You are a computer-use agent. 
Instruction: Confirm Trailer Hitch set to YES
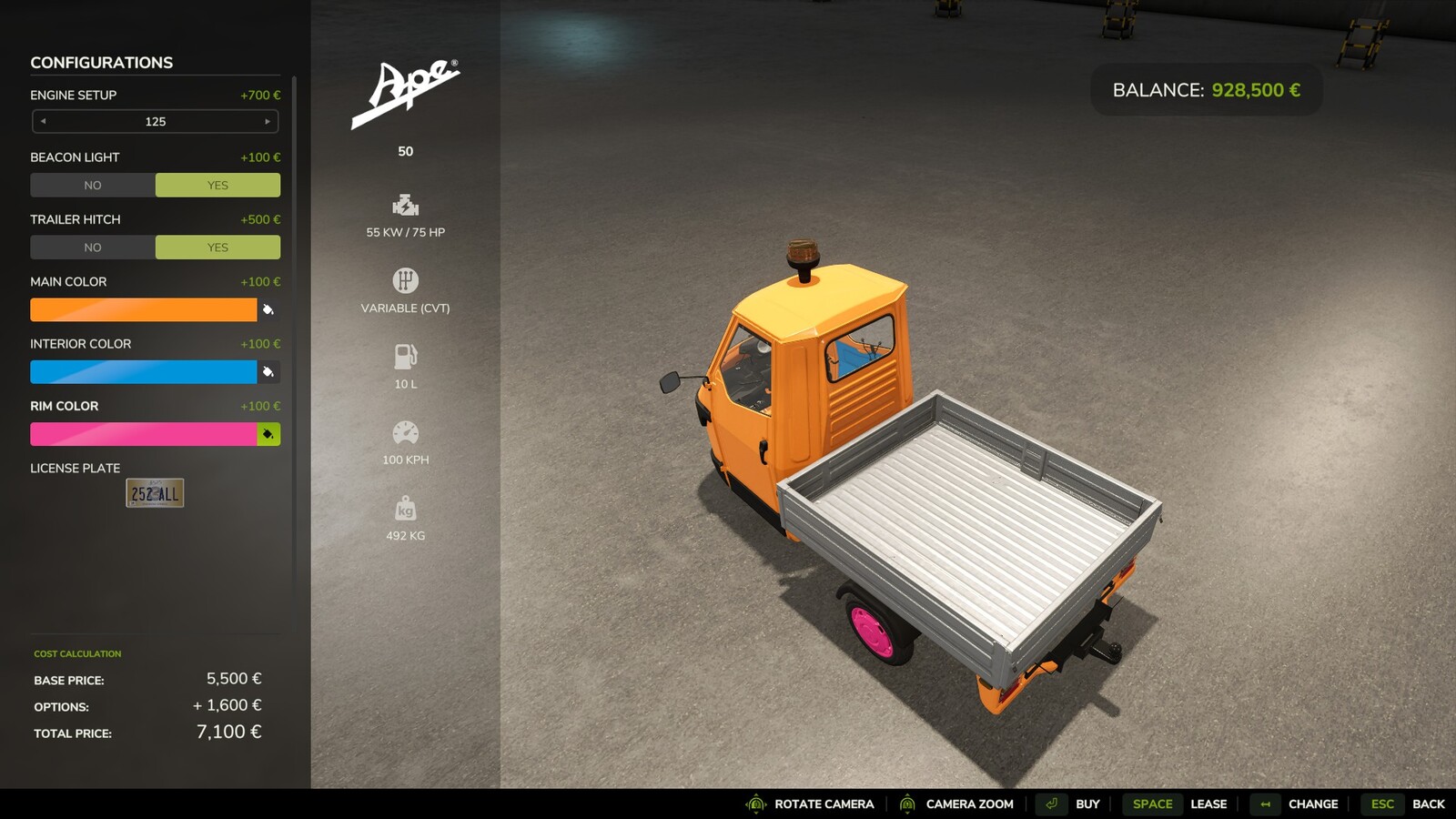point(217,247)
